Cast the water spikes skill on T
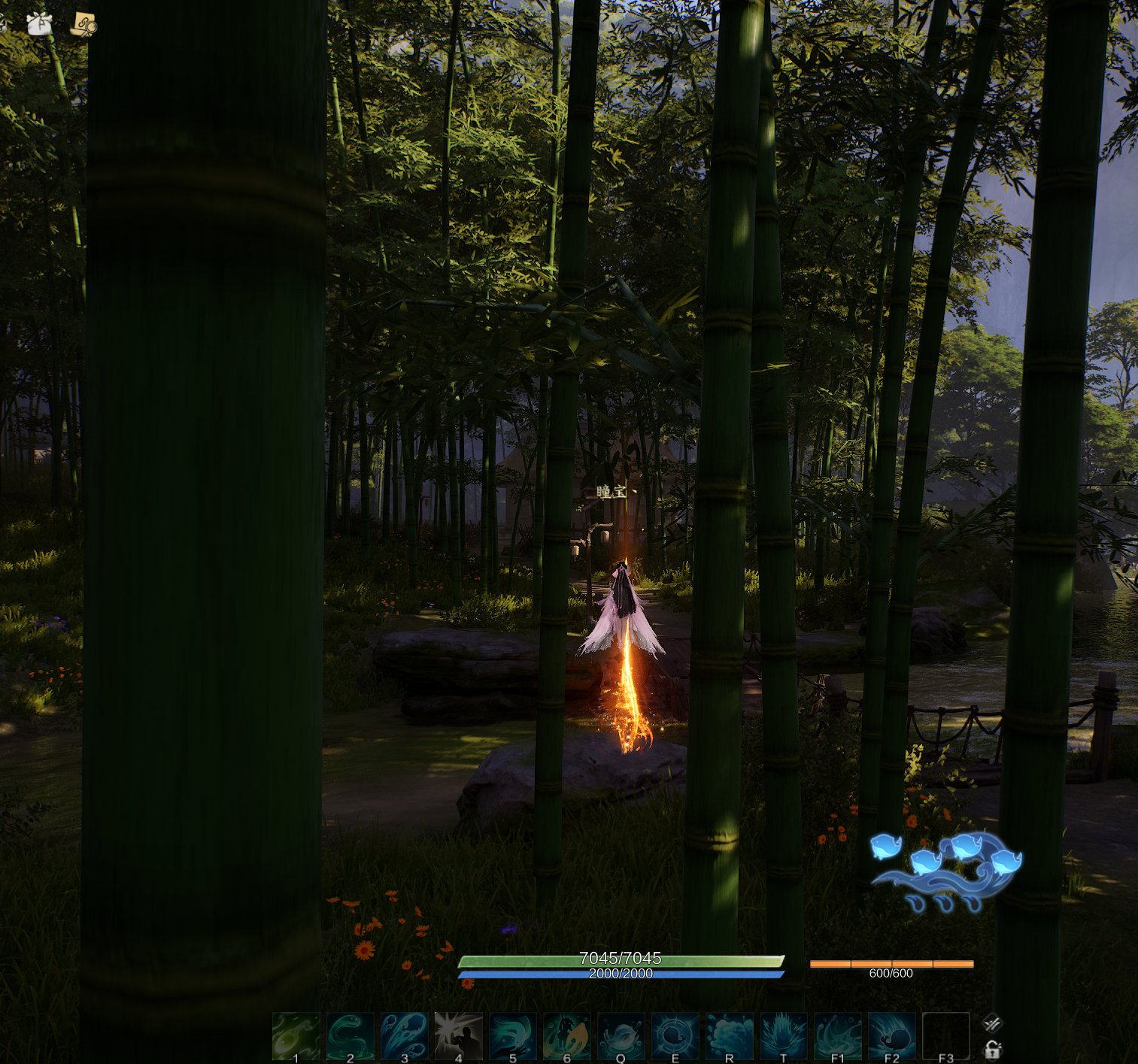The height and width of the screenshot is (1064, 1138). click(784, 1036)
